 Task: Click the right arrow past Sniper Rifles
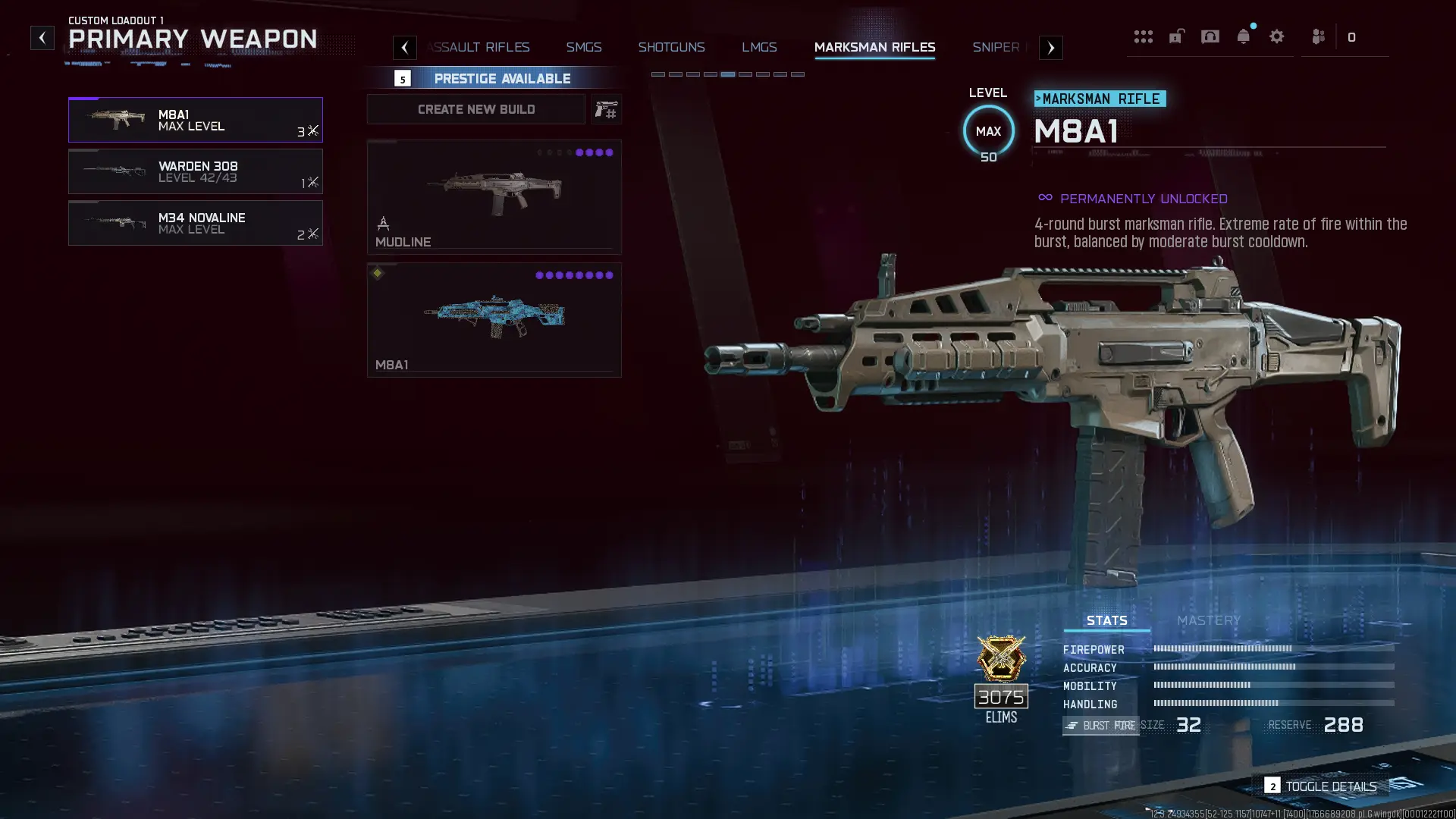point(1050,47)
